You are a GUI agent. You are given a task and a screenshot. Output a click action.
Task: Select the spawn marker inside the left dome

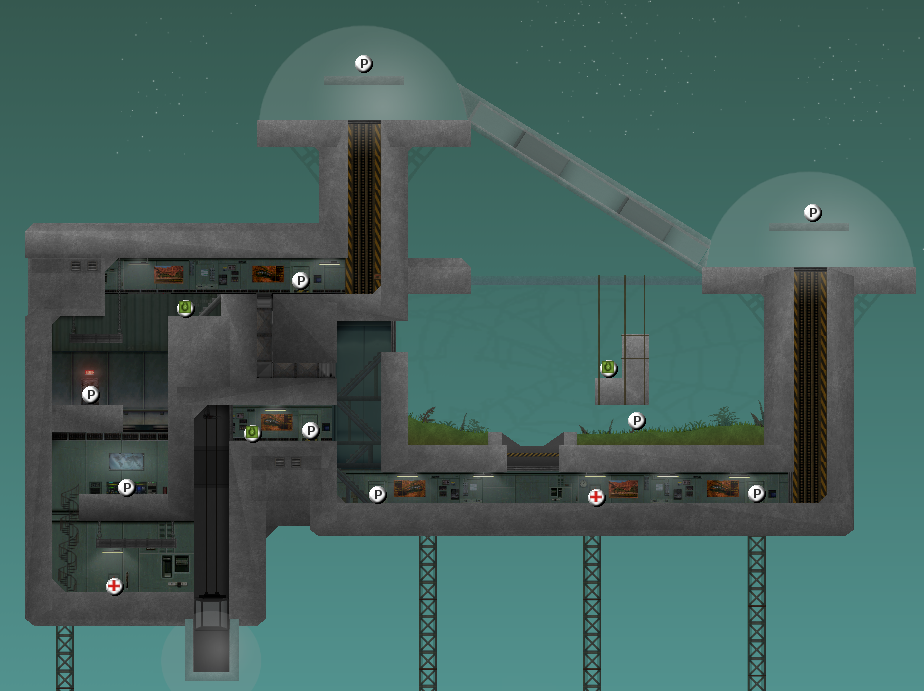coord(364,63)
